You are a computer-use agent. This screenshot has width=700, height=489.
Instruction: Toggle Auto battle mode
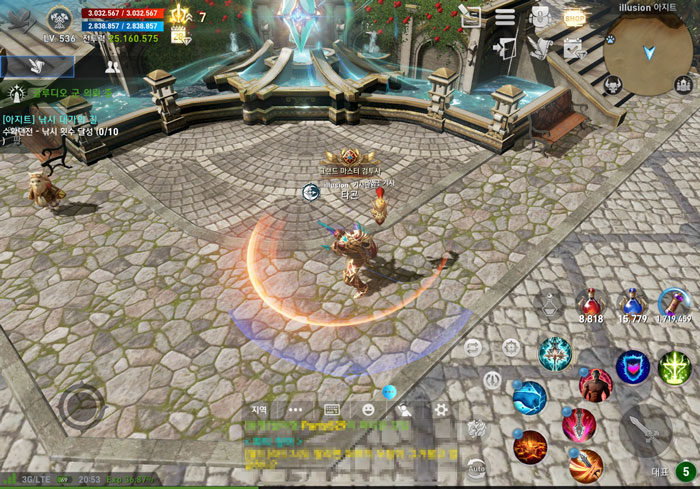[477, 466]
